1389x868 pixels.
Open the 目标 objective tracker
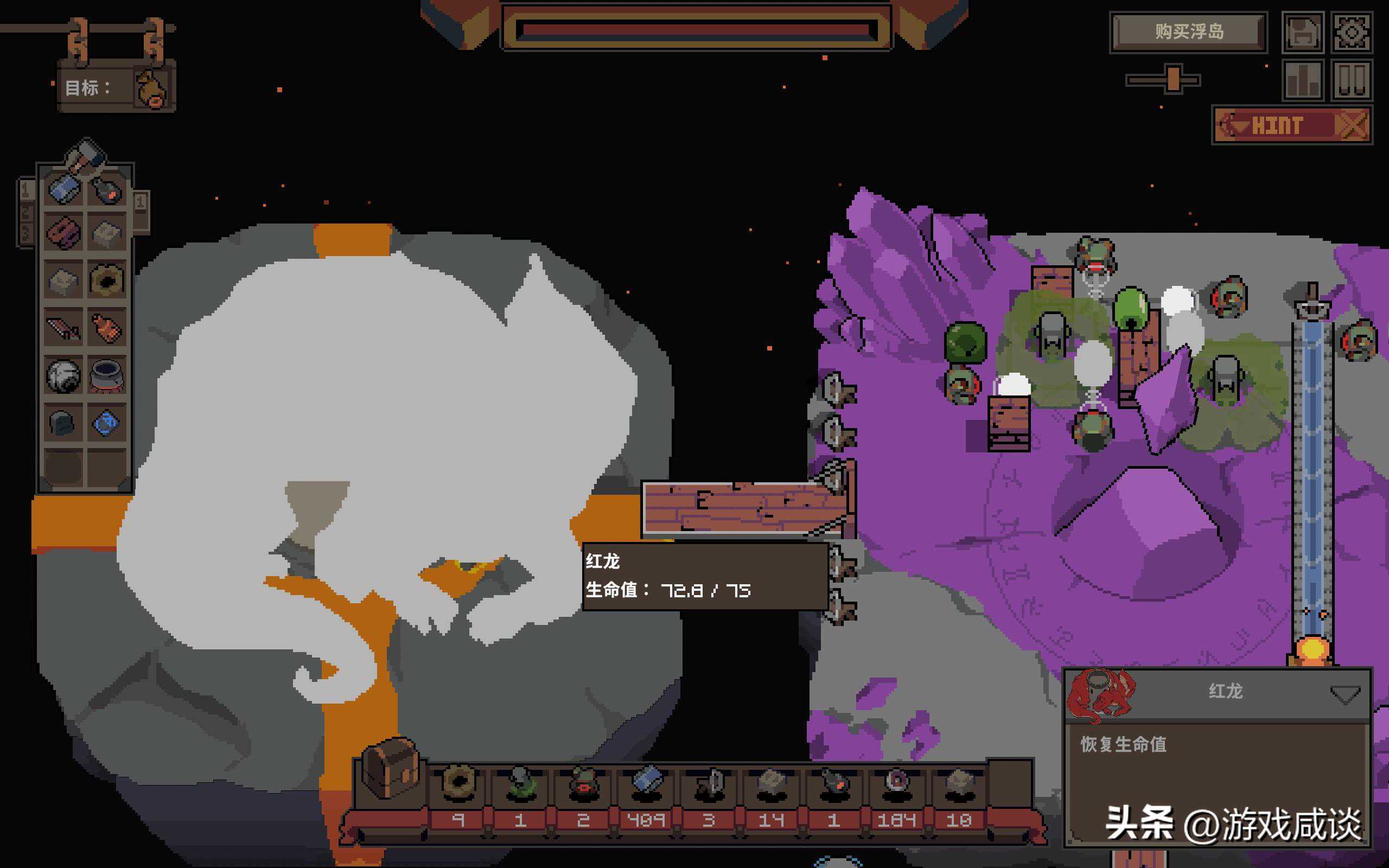[x=117, y=88]
